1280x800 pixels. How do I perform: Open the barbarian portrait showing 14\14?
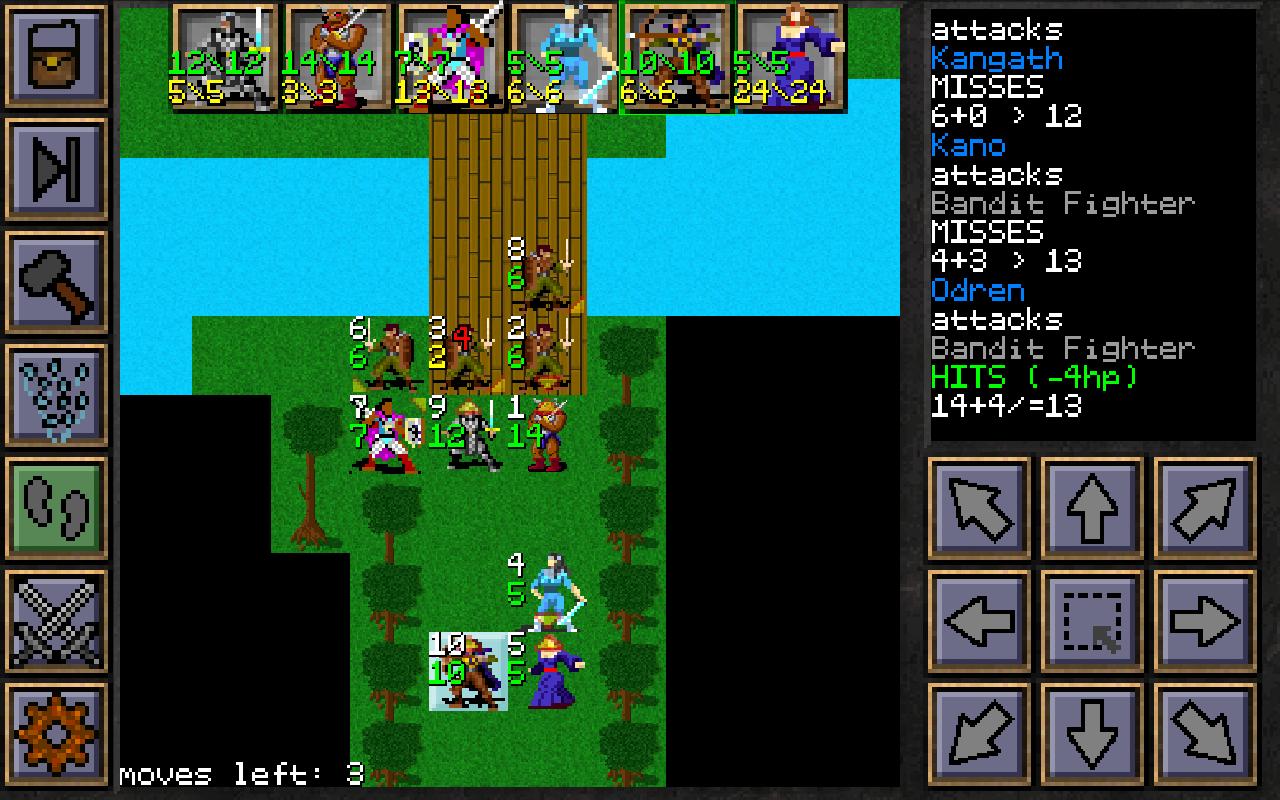pyautogui.click(x=335, y=55)
